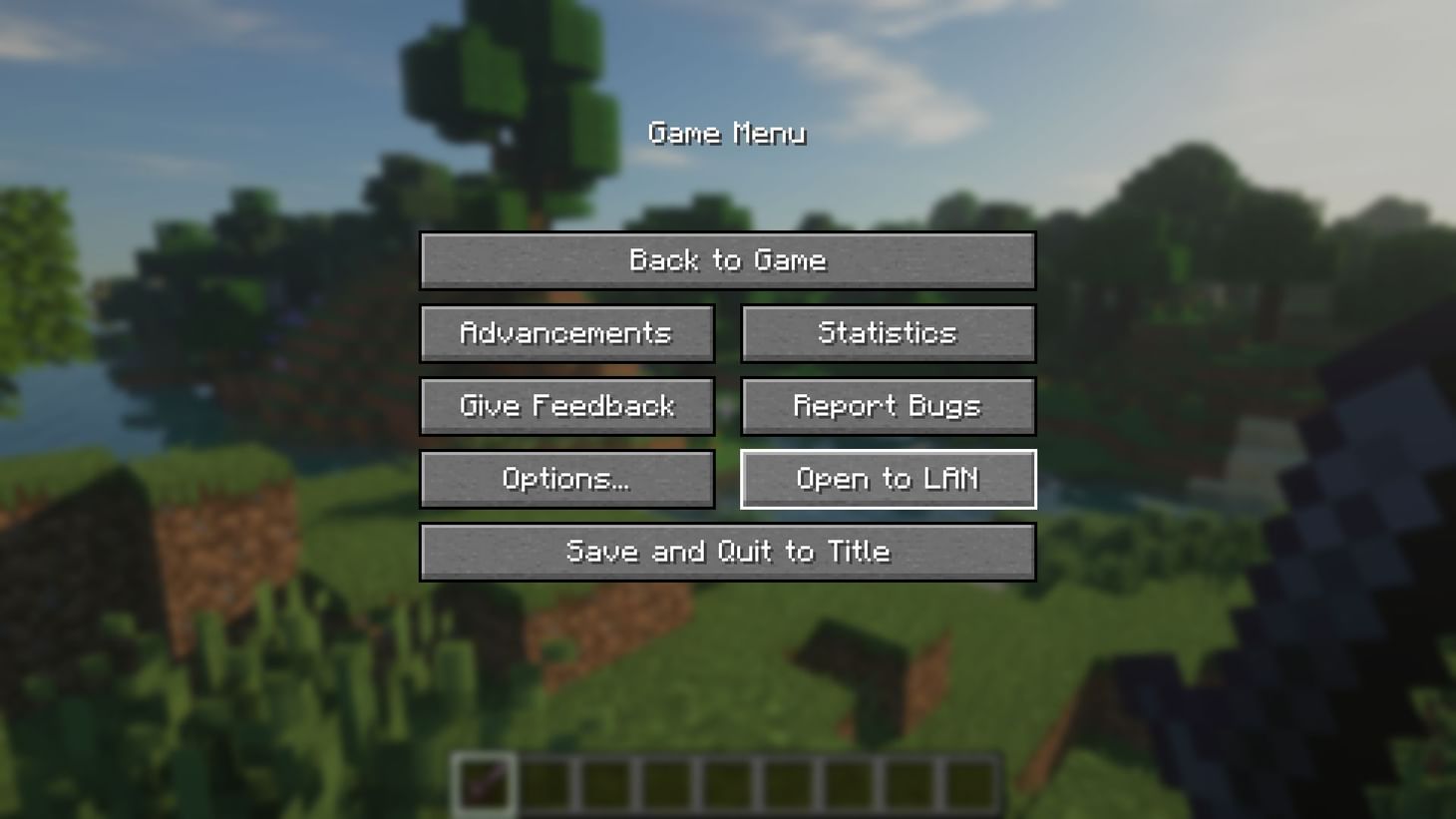Screen dimensions: 1456x819
Task: Click the eighth hotbar slot
Action: tap(909, 784)
